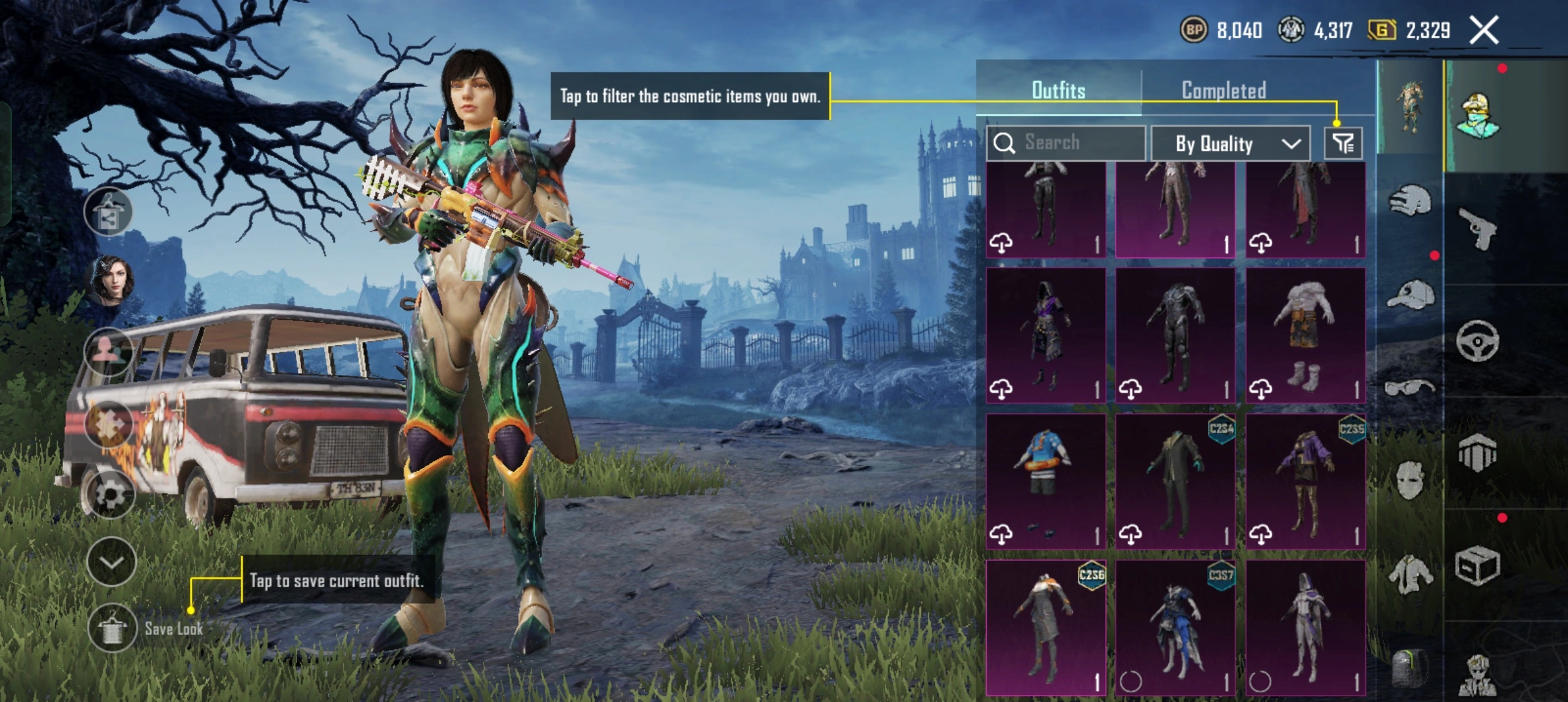Save the current look
The width and height of the screenshot is (1568, 702).
(x=112, y=628)
